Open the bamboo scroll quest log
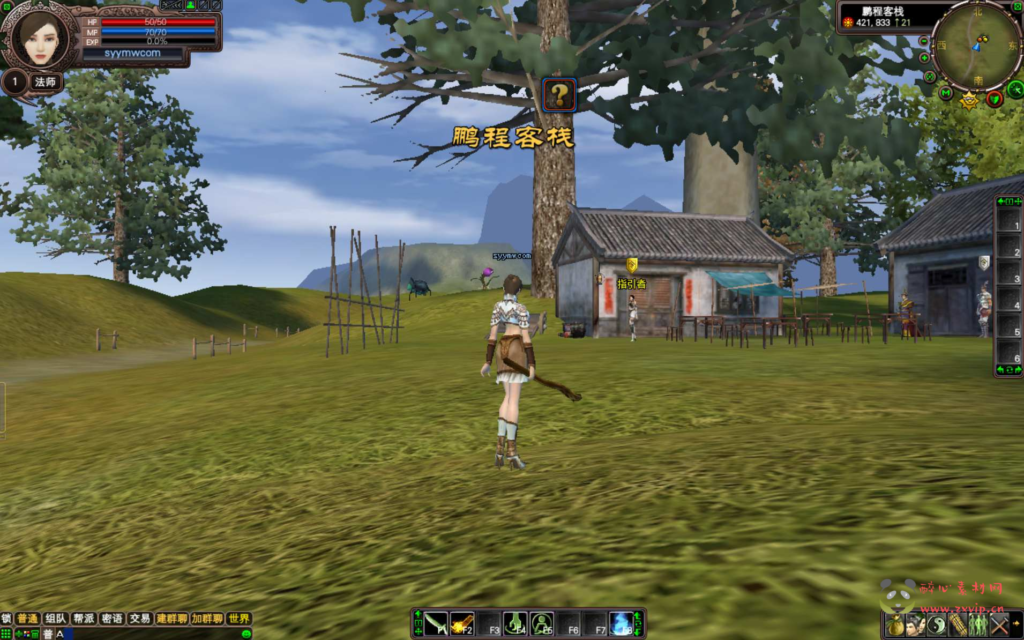This screenshot has height=640, width=1024. (x=957, y=625)
